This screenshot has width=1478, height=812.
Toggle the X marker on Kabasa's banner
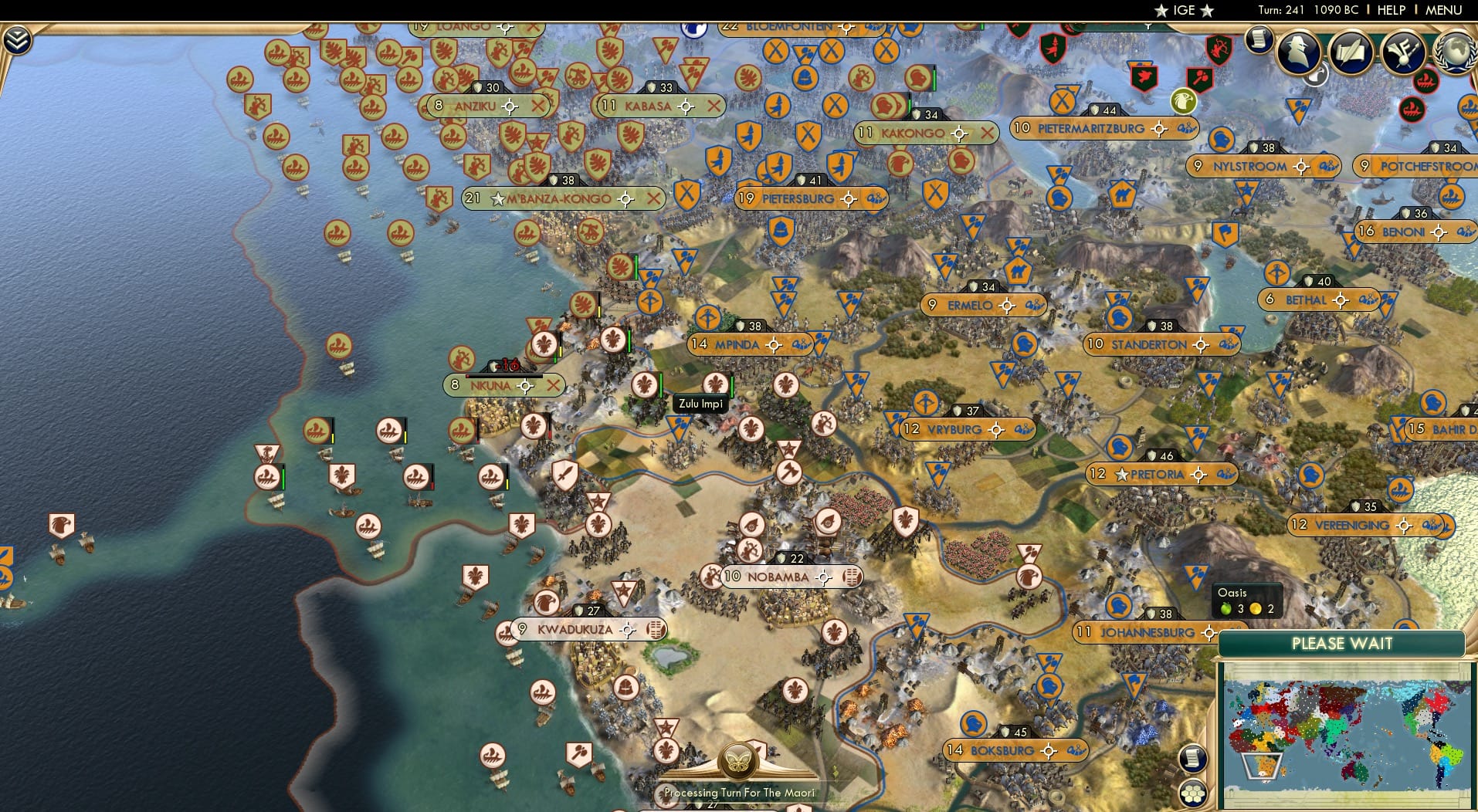point(713,107)
